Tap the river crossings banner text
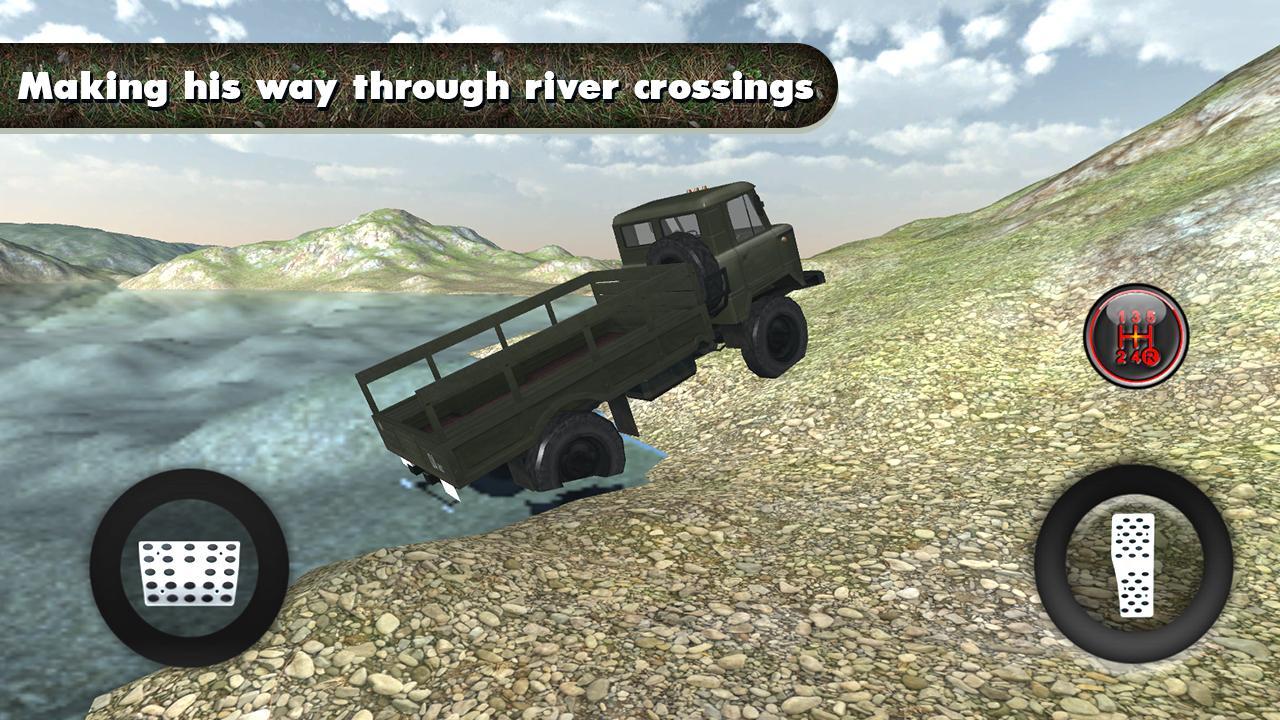The height and width of the screenshot is (720, 1280). coord(420,87)
